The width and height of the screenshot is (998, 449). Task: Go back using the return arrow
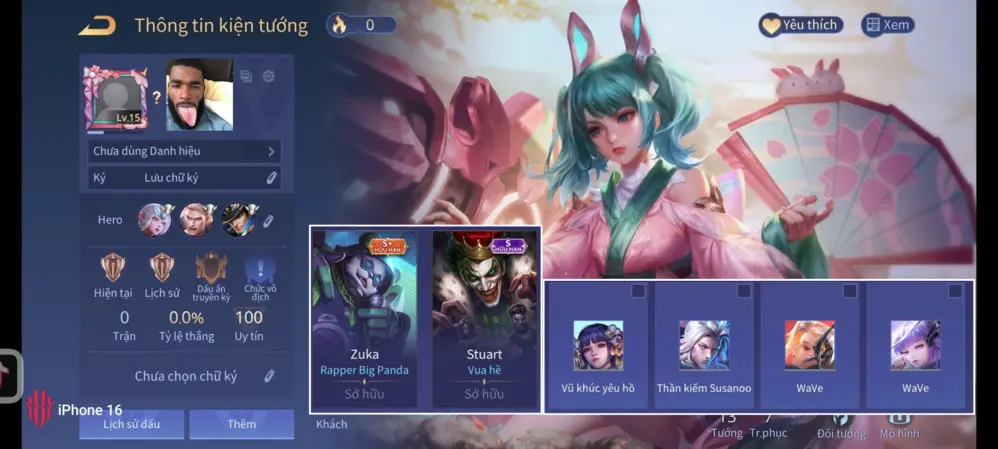tap(97, 25)
